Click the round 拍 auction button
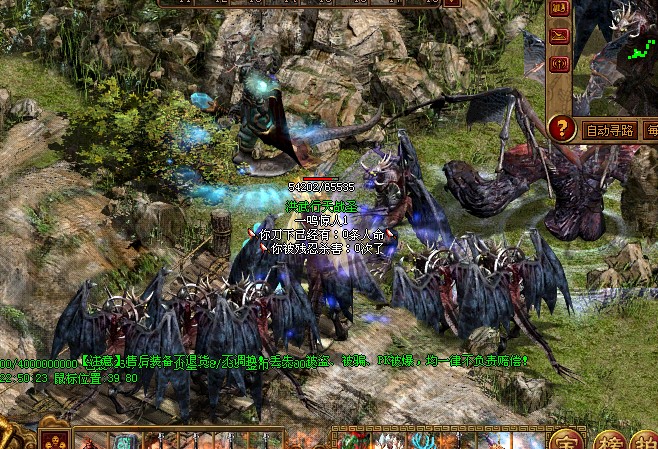 pyautogui.click(x=645, y=440)
